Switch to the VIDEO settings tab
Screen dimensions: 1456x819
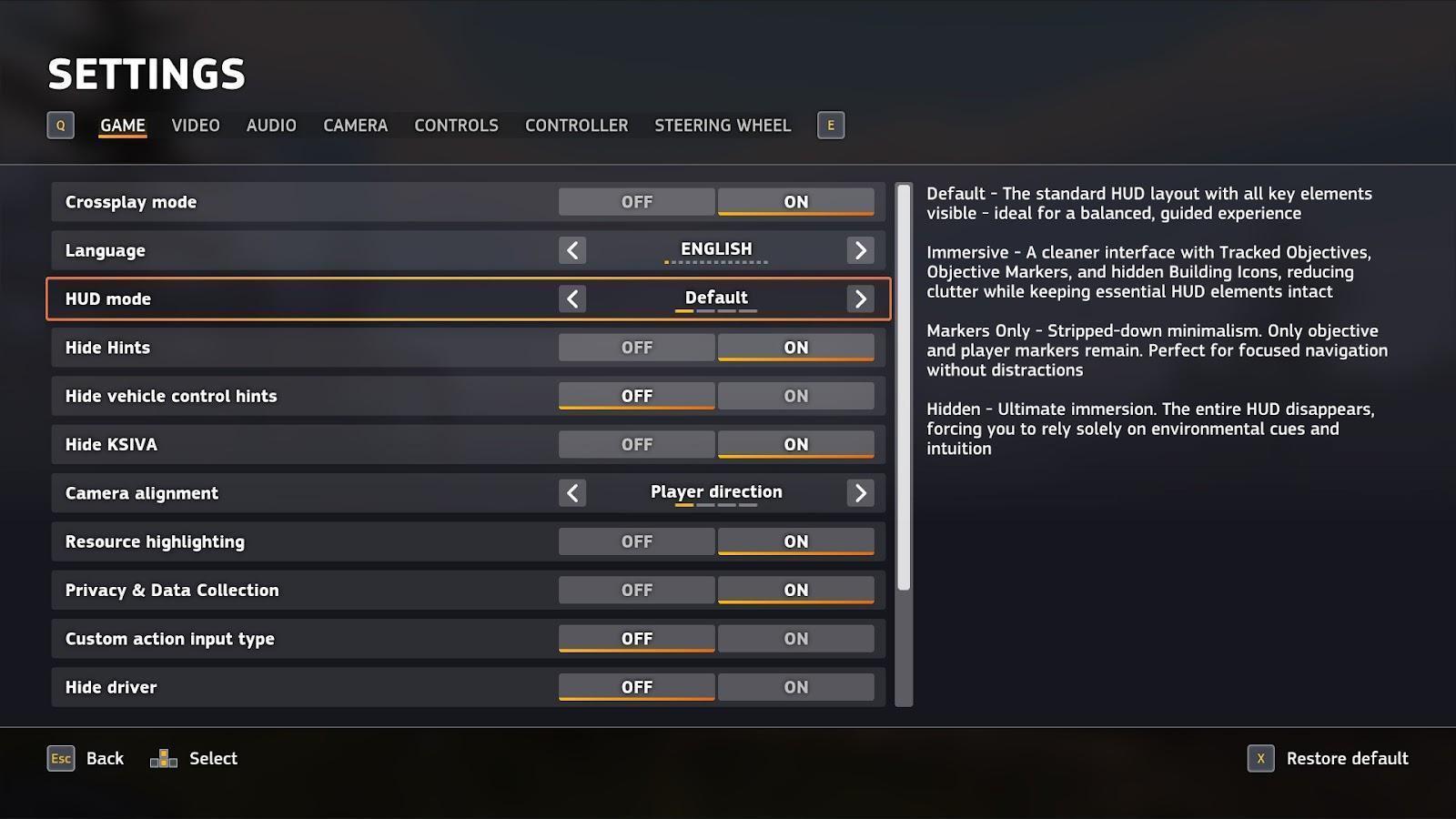click(x=196, y=126)
